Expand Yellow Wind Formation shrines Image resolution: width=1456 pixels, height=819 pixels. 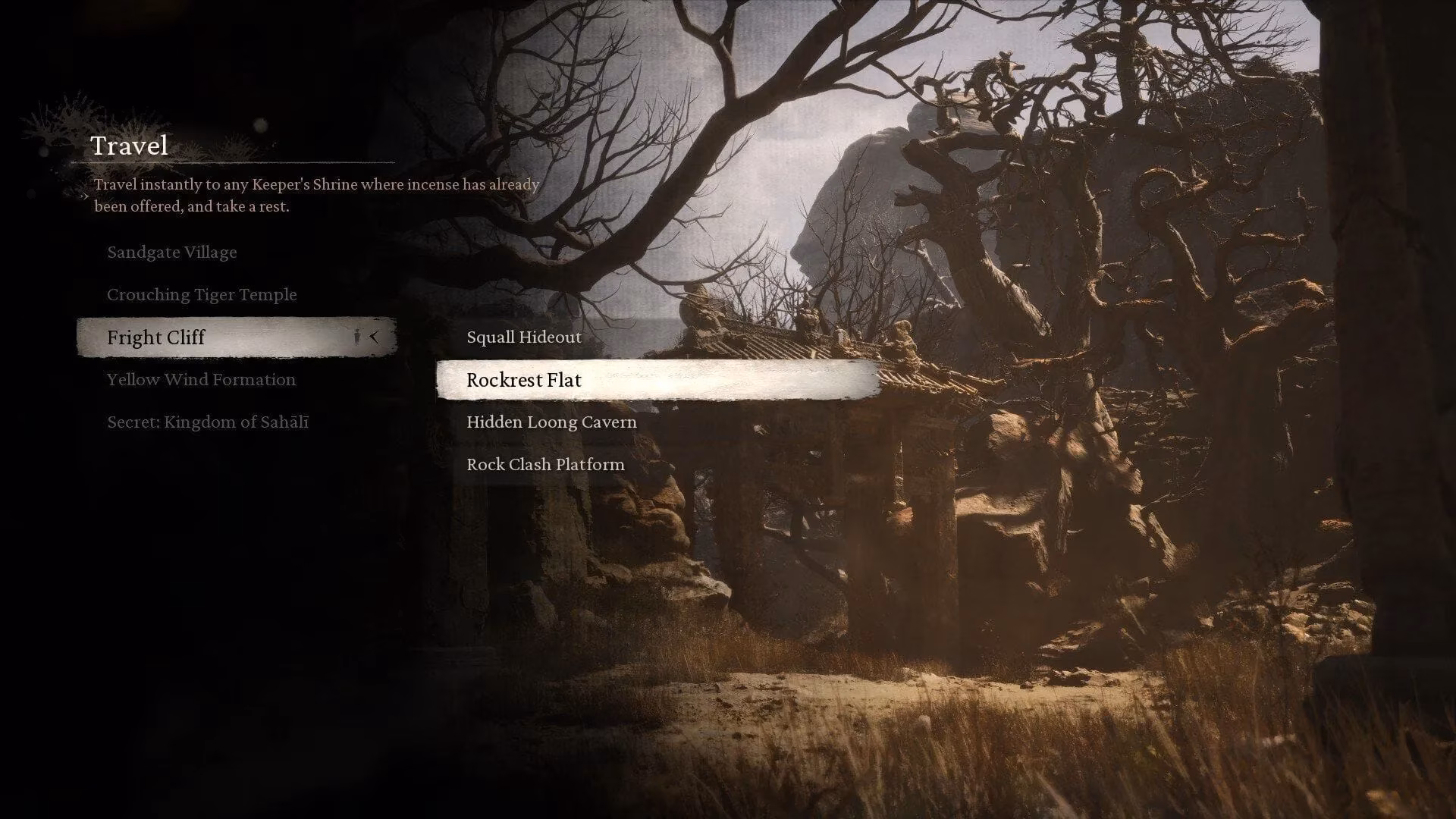coord(201,379)
